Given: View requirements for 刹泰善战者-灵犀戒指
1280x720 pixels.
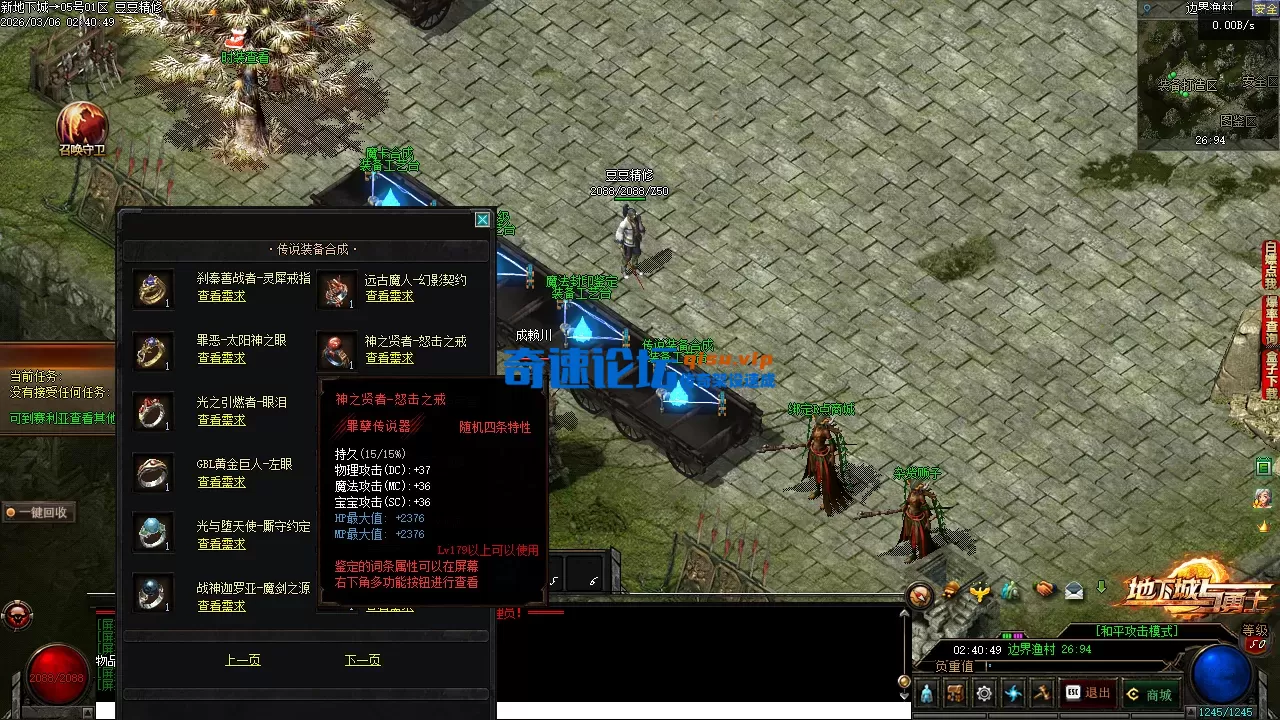Looking at the screenshot, I should pos(221,296).
